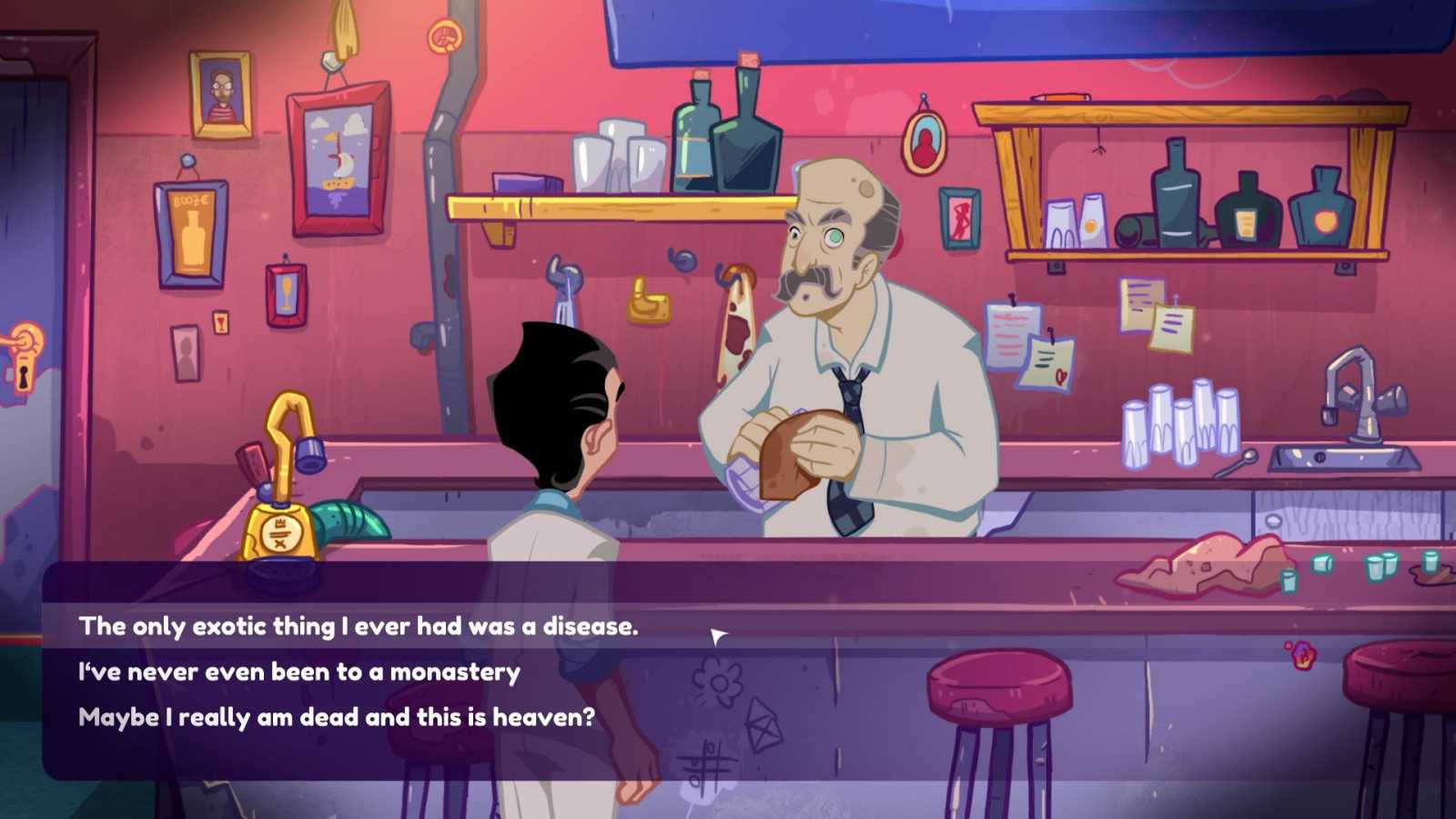1456x819 pixels.
Task: Click the small red heart doodle on the note
Action: [1061, 375]
